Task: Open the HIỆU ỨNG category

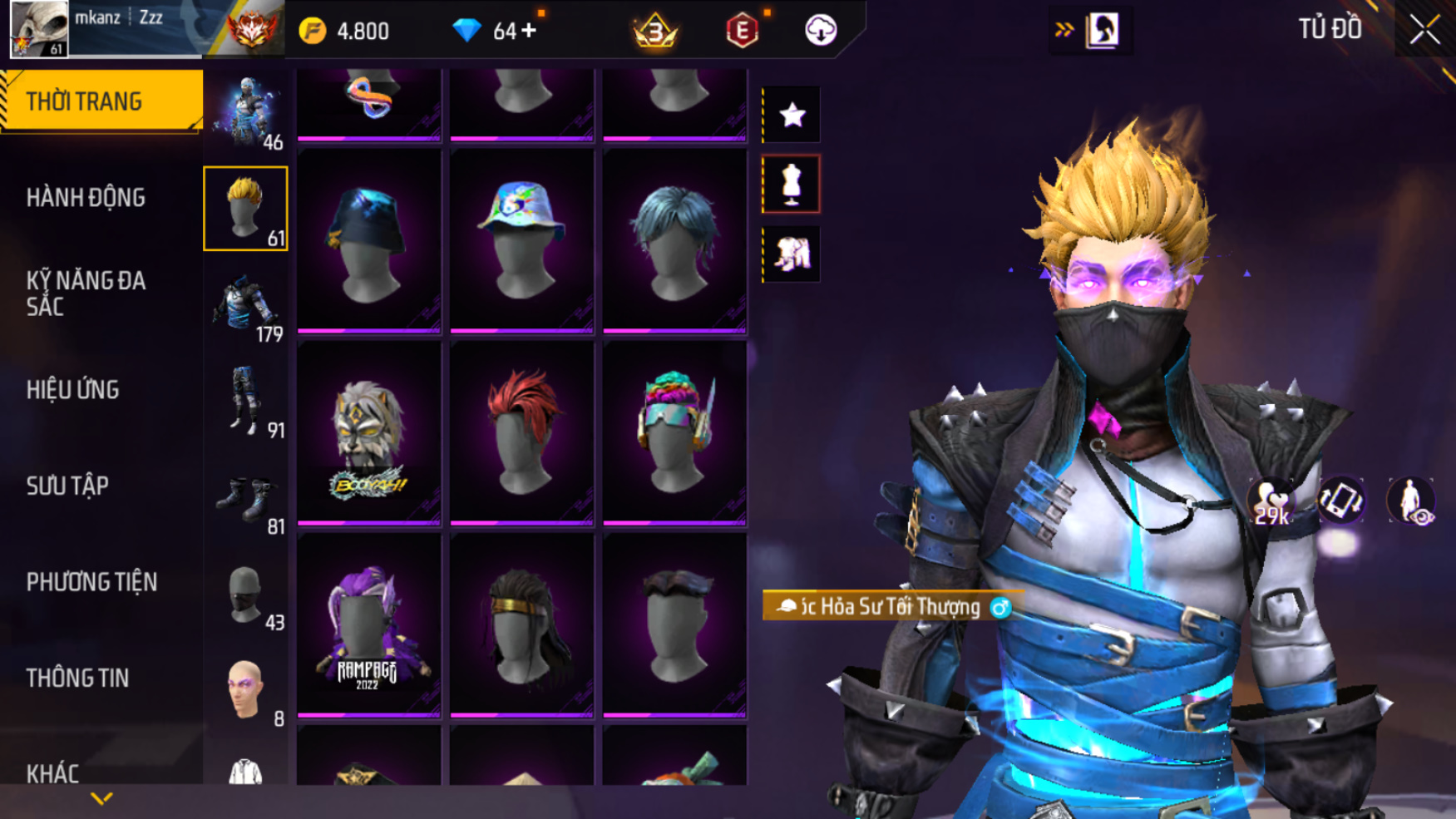Action: click(x=73, y=390)
